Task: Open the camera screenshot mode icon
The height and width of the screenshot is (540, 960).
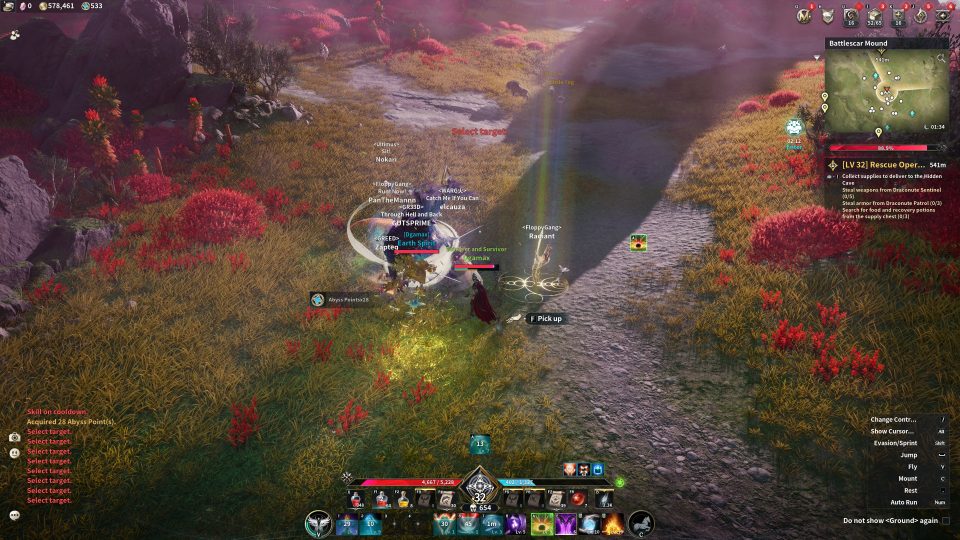Action: [x=15, y=437]
